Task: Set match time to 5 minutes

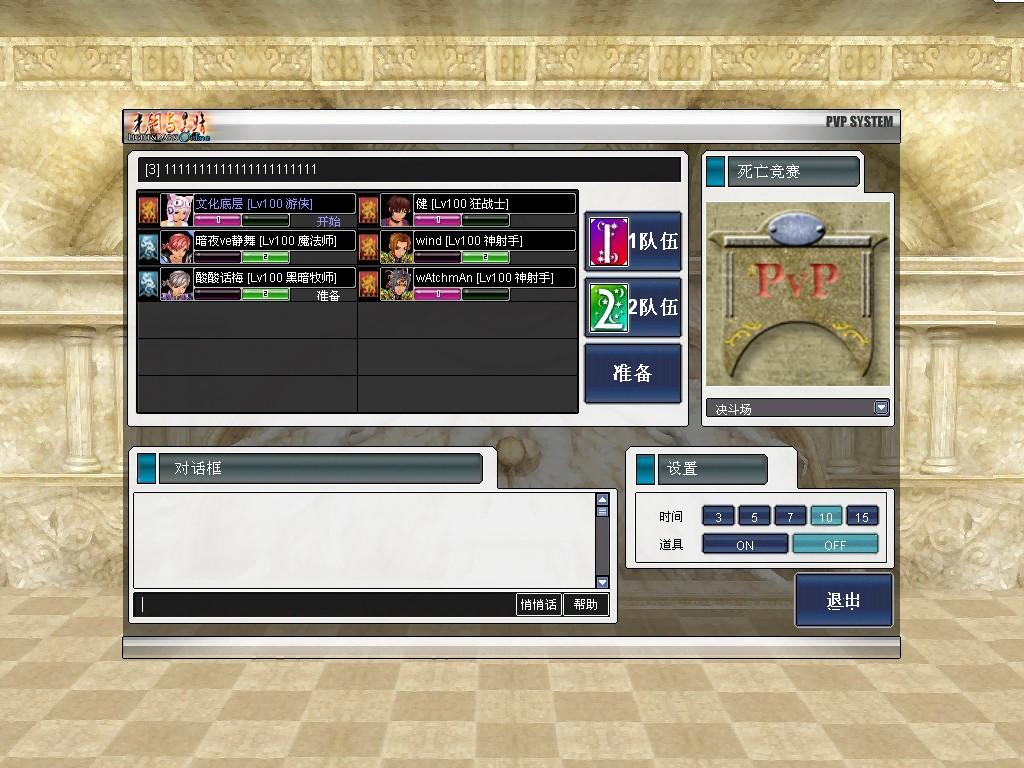Action: coord(754,516)
